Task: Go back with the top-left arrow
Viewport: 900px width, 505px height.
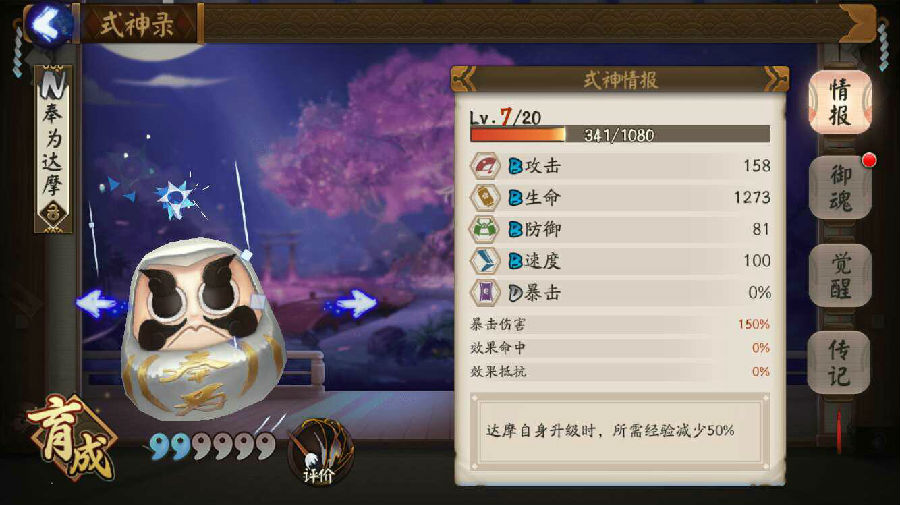Action: point(48,22)
